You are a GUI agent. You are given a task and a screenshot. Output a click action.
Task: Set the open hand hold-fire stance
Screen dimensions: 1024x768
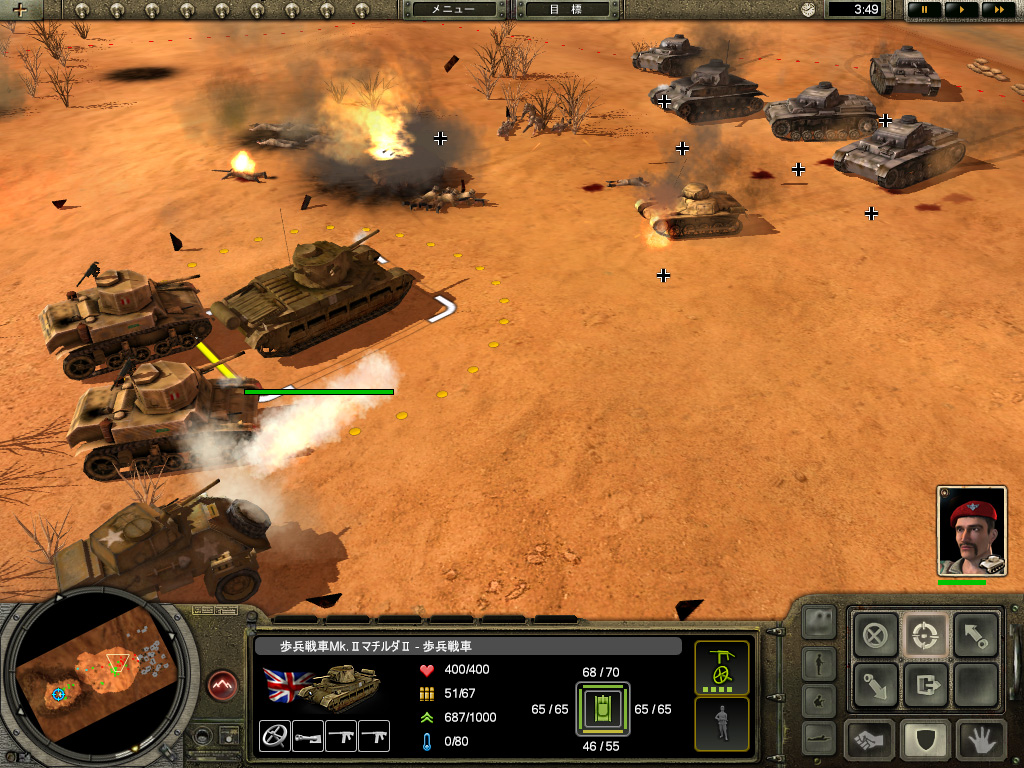point(981,741)
